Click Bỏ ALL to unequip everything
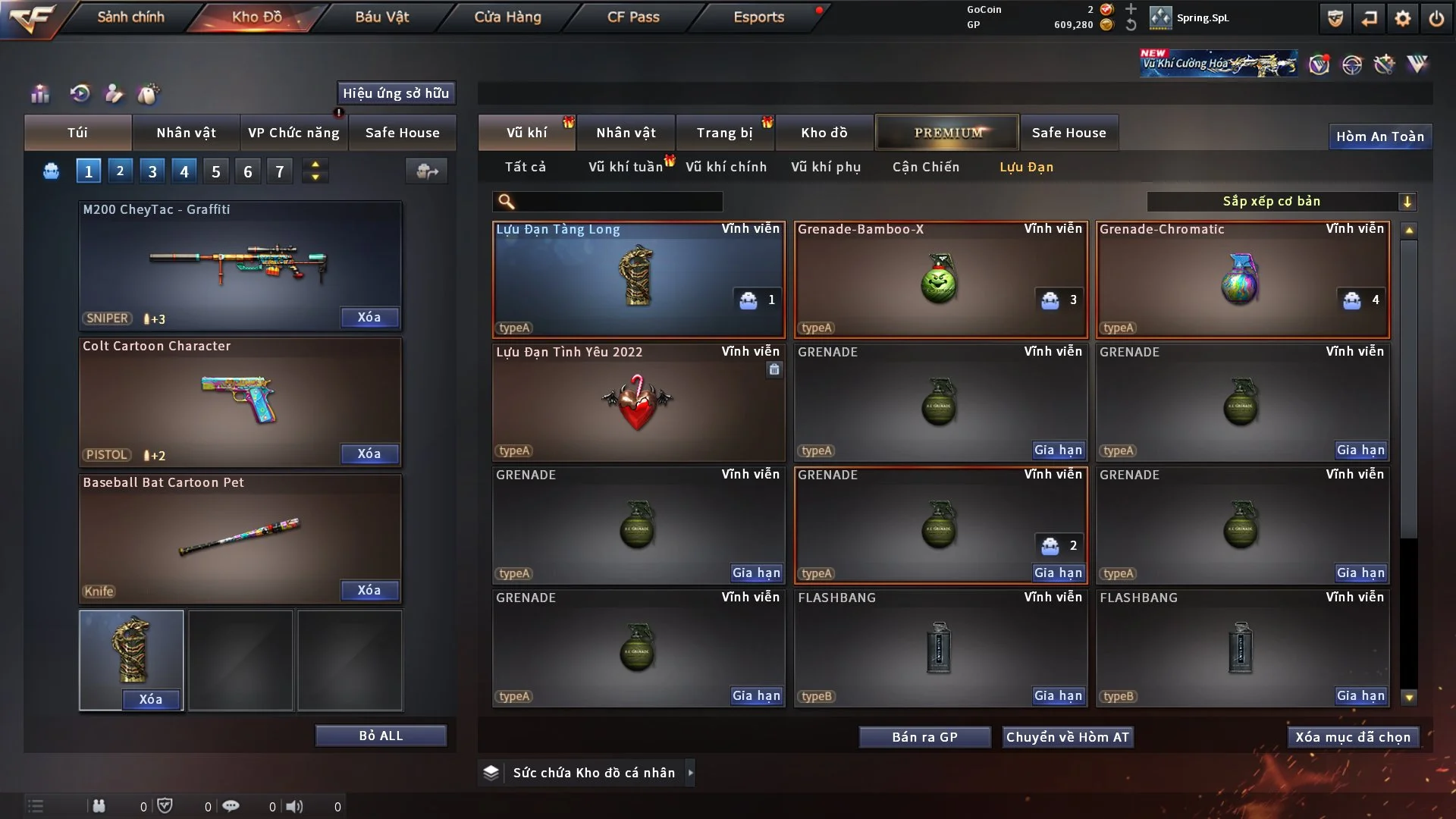Viewport: 1456px width, 819px height. [x=381, y=736]
